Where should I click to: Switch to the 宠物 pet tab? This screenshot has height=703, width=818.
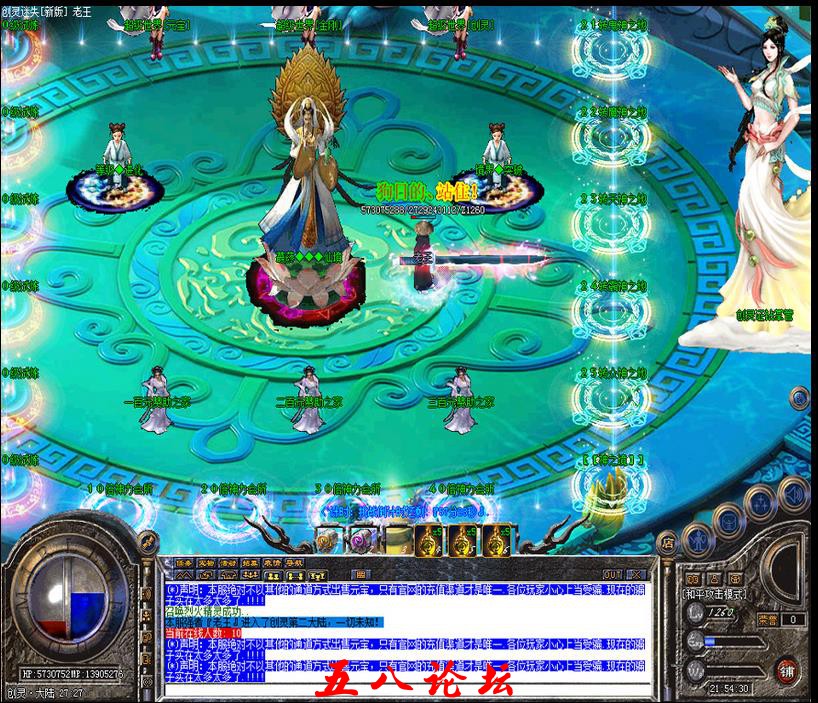click(207, 563)
